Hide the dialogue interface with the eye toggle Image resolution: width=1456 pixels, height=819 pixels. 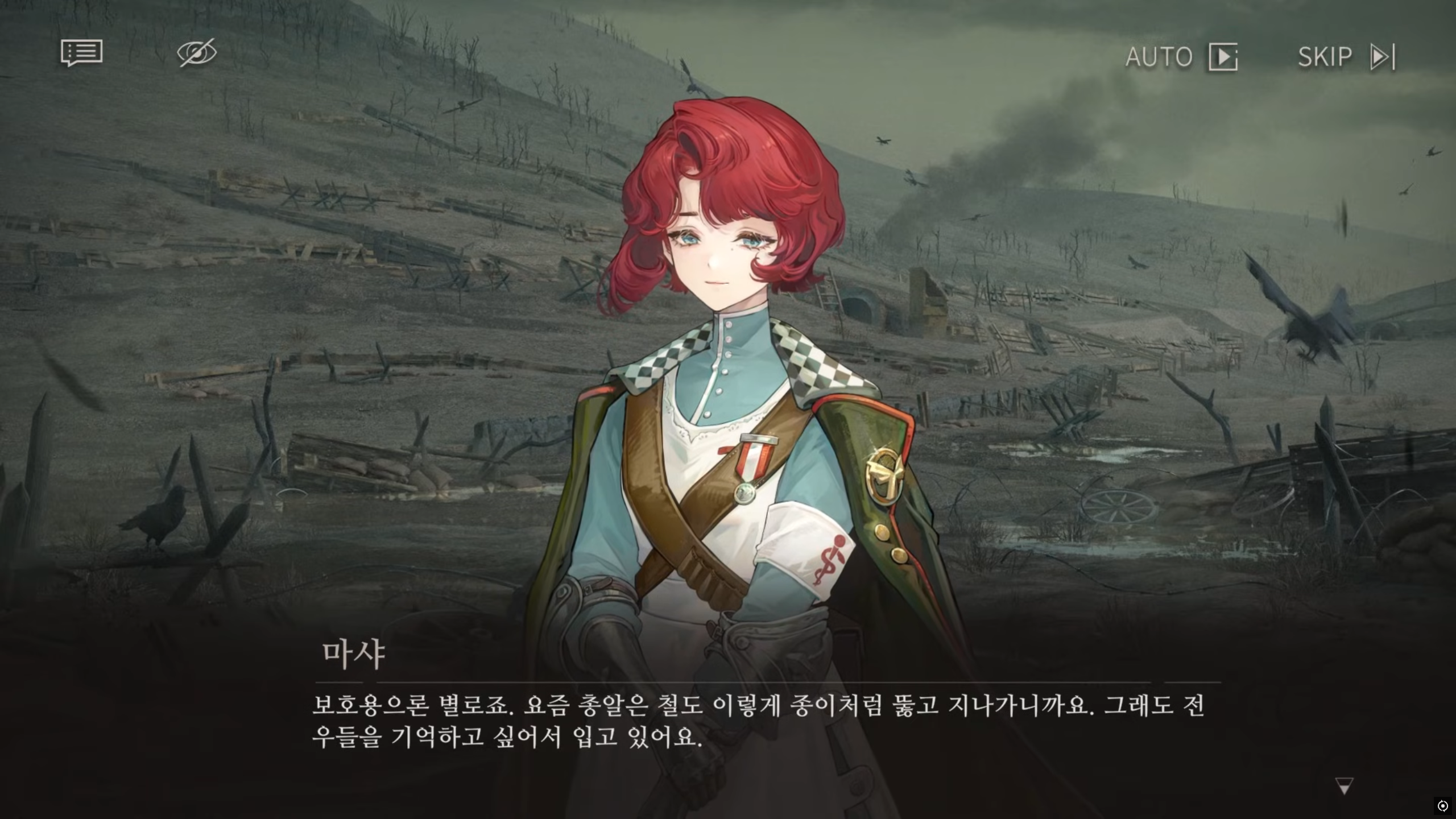click(x=196, y=53)
